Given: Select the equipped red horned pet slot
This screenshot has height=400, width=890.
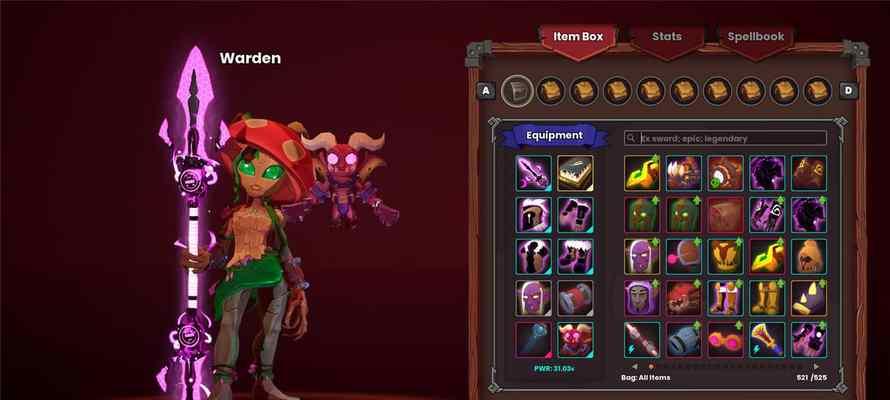Looking at the screenshot, I should (575, 338).
